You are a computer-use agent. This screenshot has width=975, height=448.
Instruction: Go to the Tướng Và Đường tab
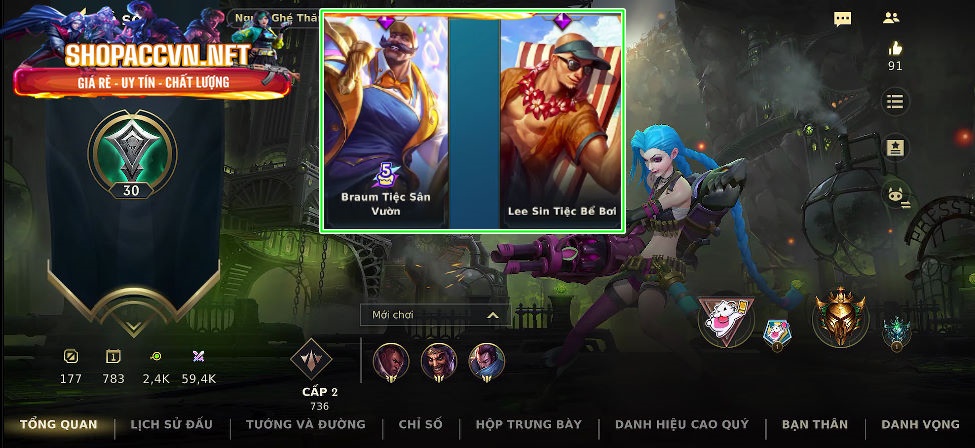click(306, 425)
